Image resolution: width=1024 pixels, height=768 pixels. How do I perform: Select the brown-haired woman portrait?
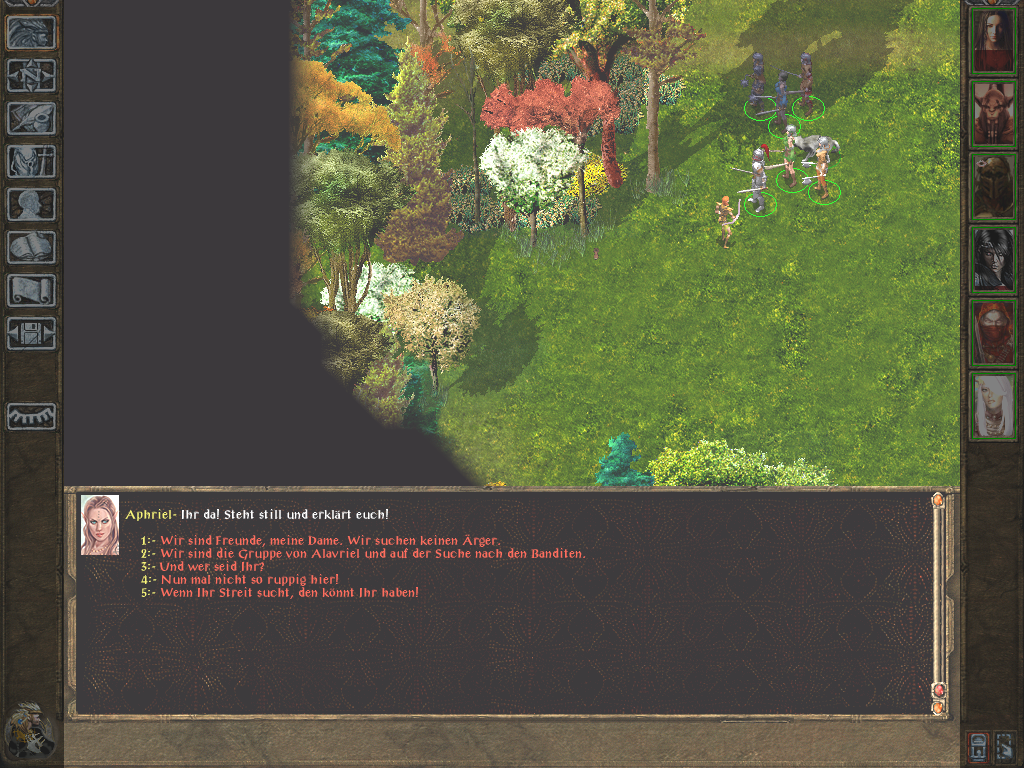[994, 41]
